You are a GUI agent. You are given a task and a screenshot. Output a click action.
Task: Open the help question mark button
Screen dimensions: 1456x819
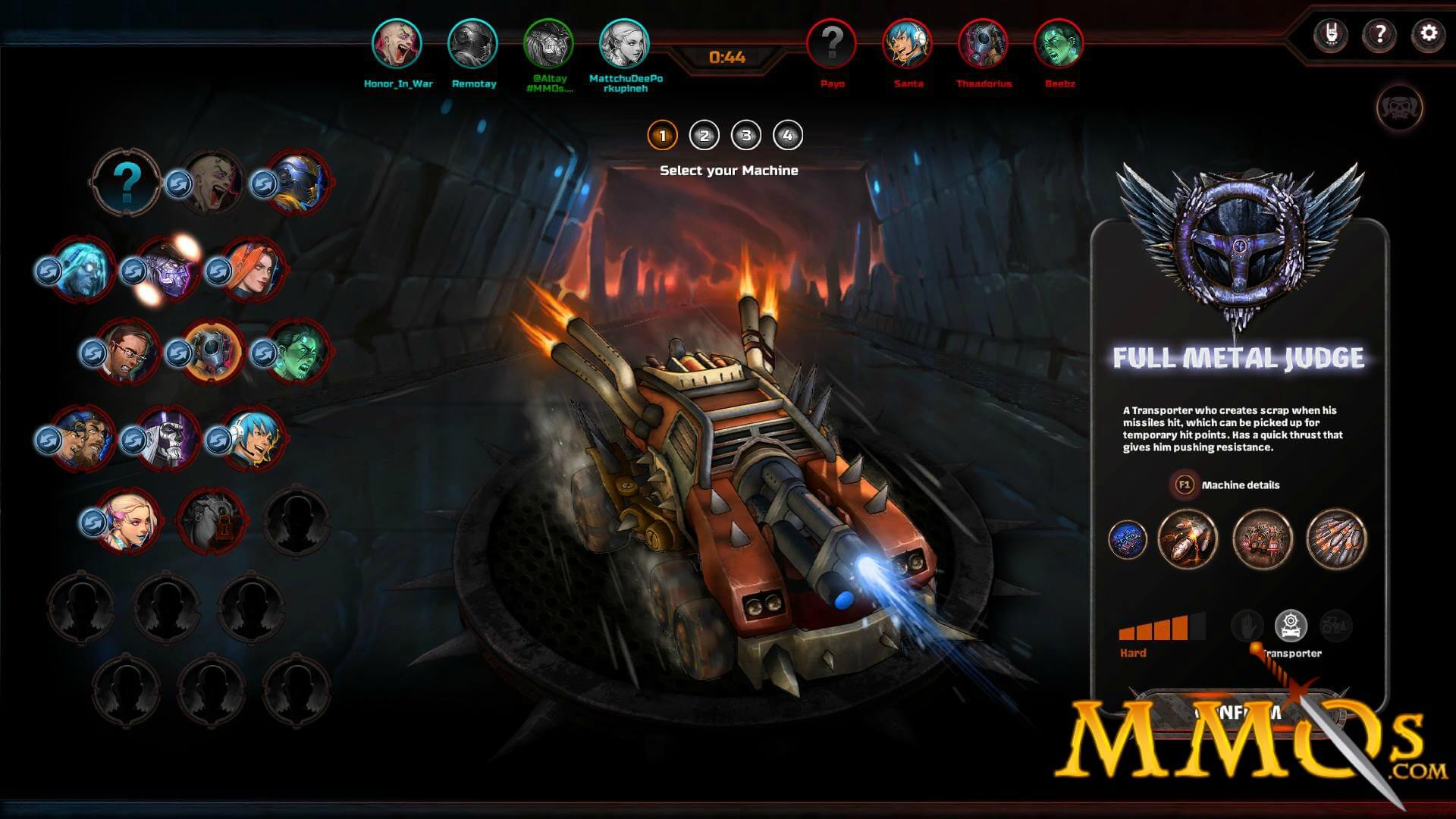[x=1379, y=34]
